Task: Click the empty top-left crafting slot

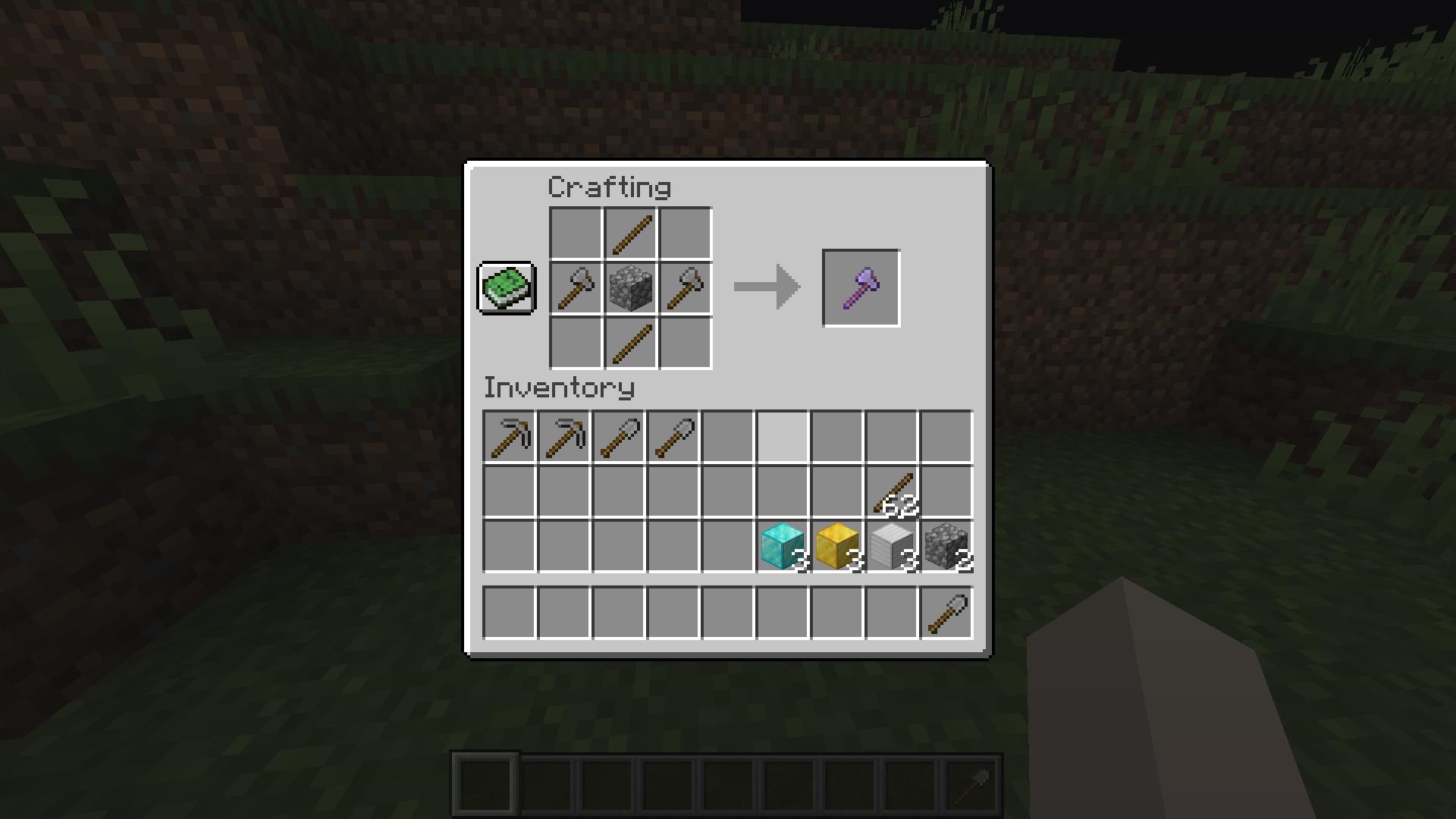Action: (575, 234)
